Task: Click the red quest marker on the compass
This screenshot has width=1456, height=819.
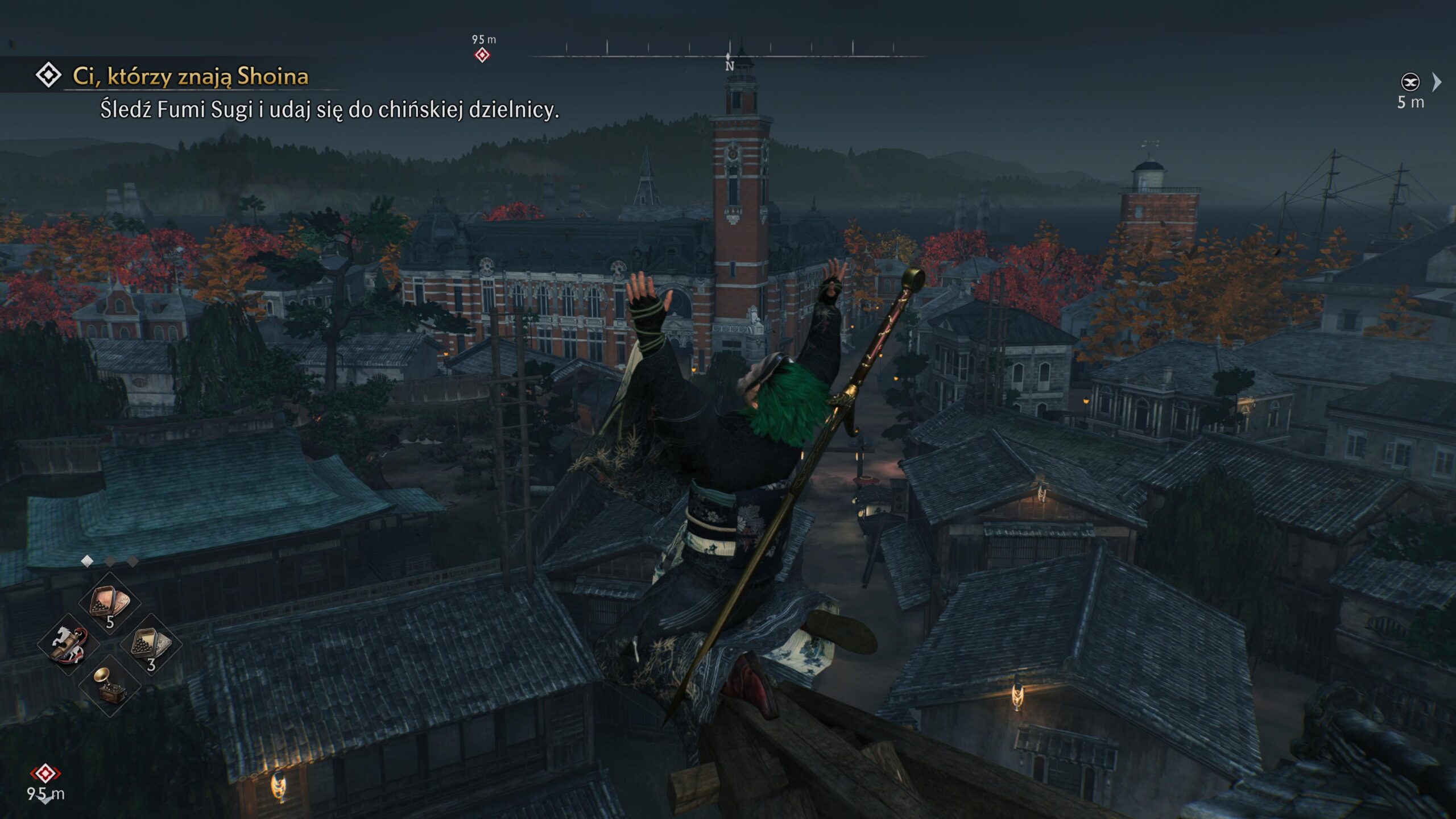Action: (x=482, y=55)
